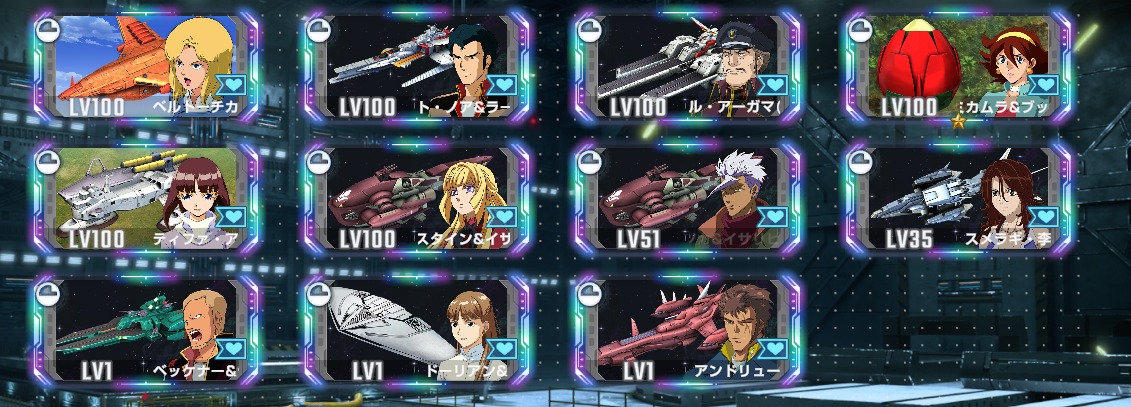Choose the ト・ノア&ラー white battleship card
The width and height of the screenshot is (1131, 407).
416,66
